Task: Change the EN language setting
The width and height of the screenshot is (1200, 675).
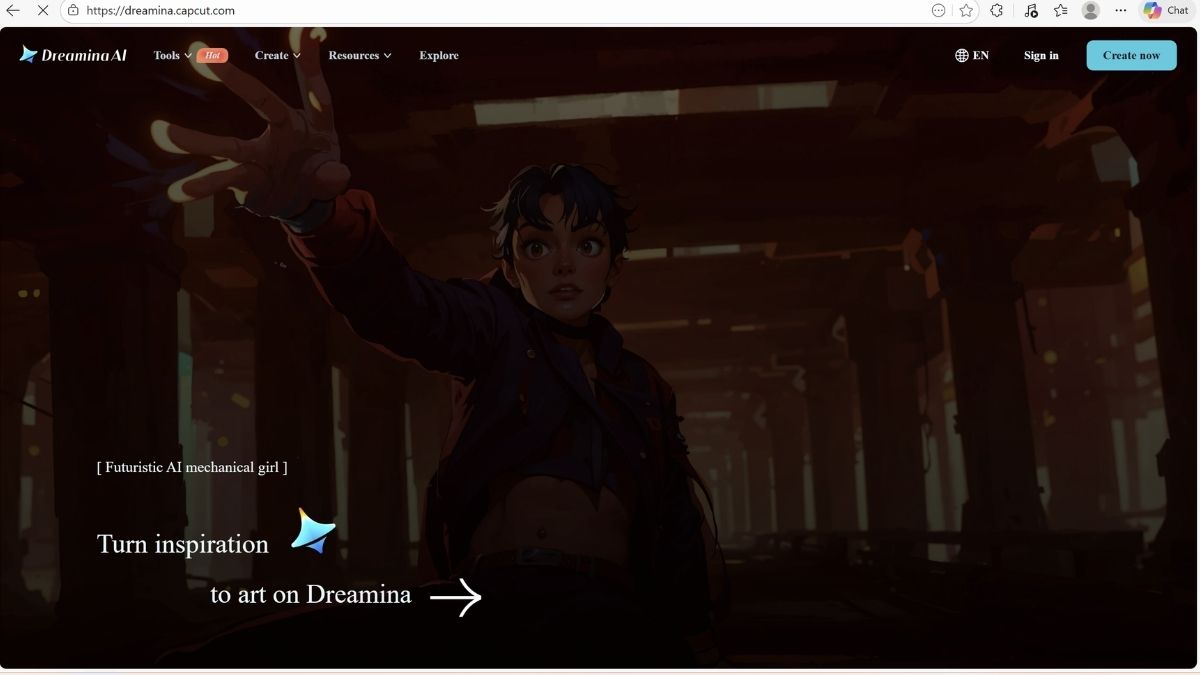Action: [972, 56]
